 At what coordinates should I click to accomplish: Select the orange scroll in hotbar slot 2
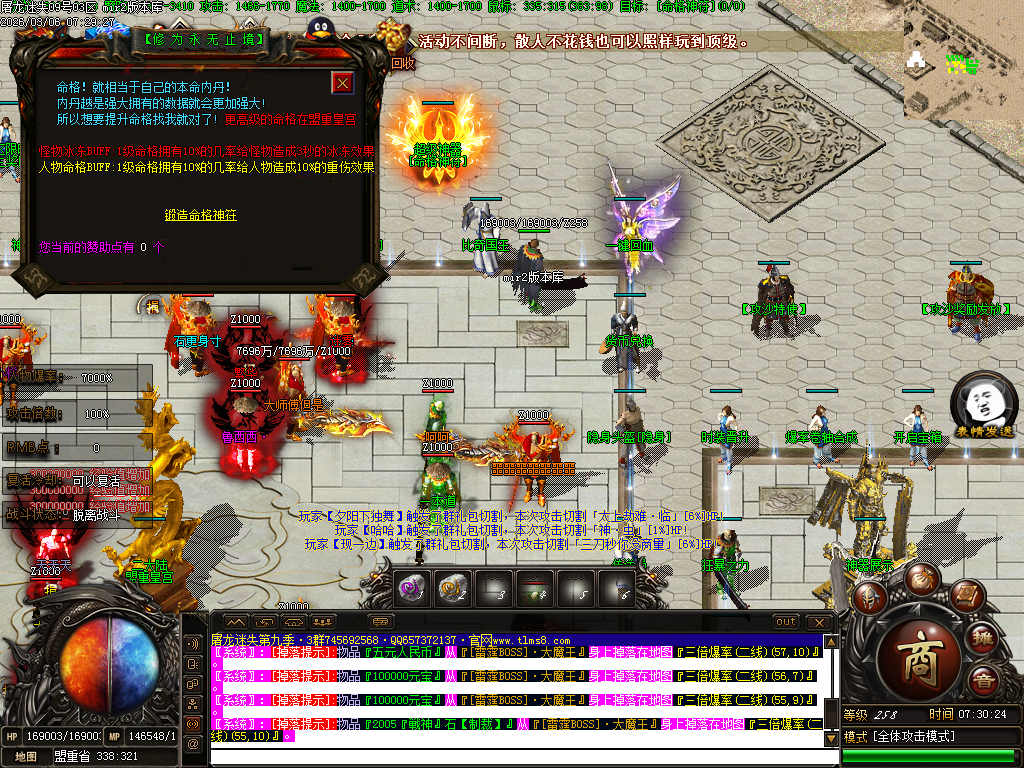point(453,590)
